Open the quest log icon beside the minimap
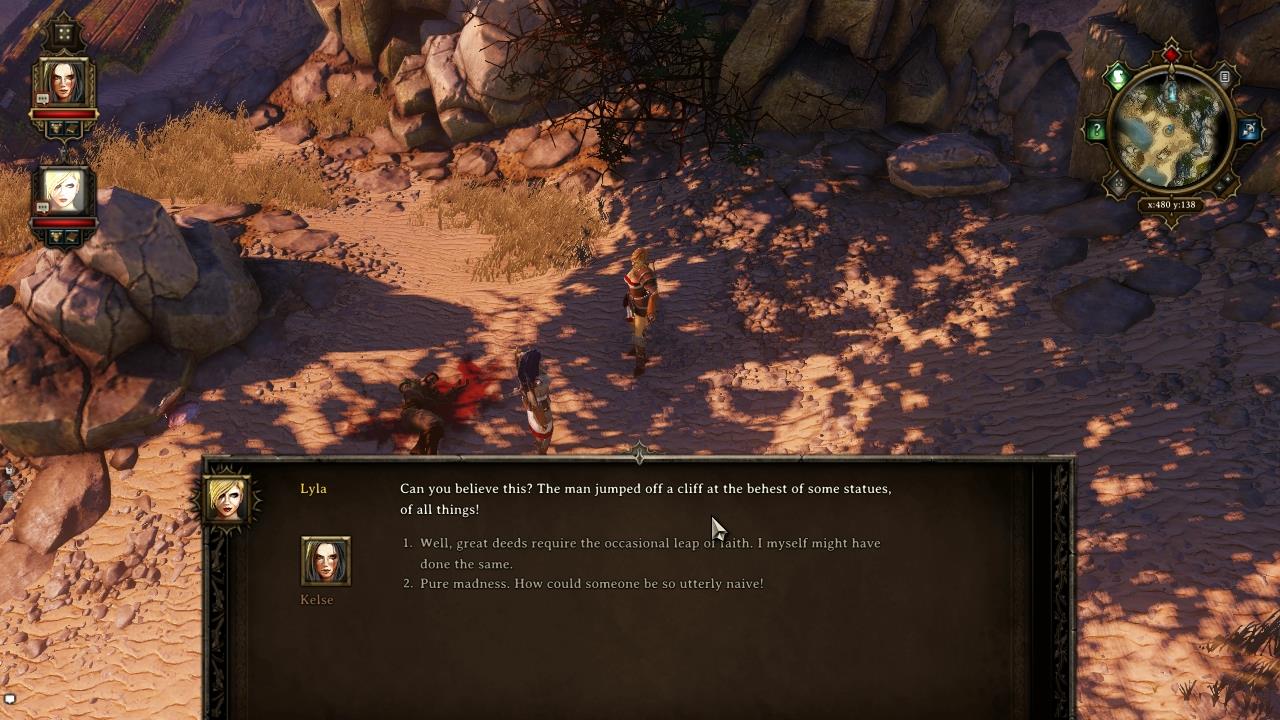 tap(1224, 77)
